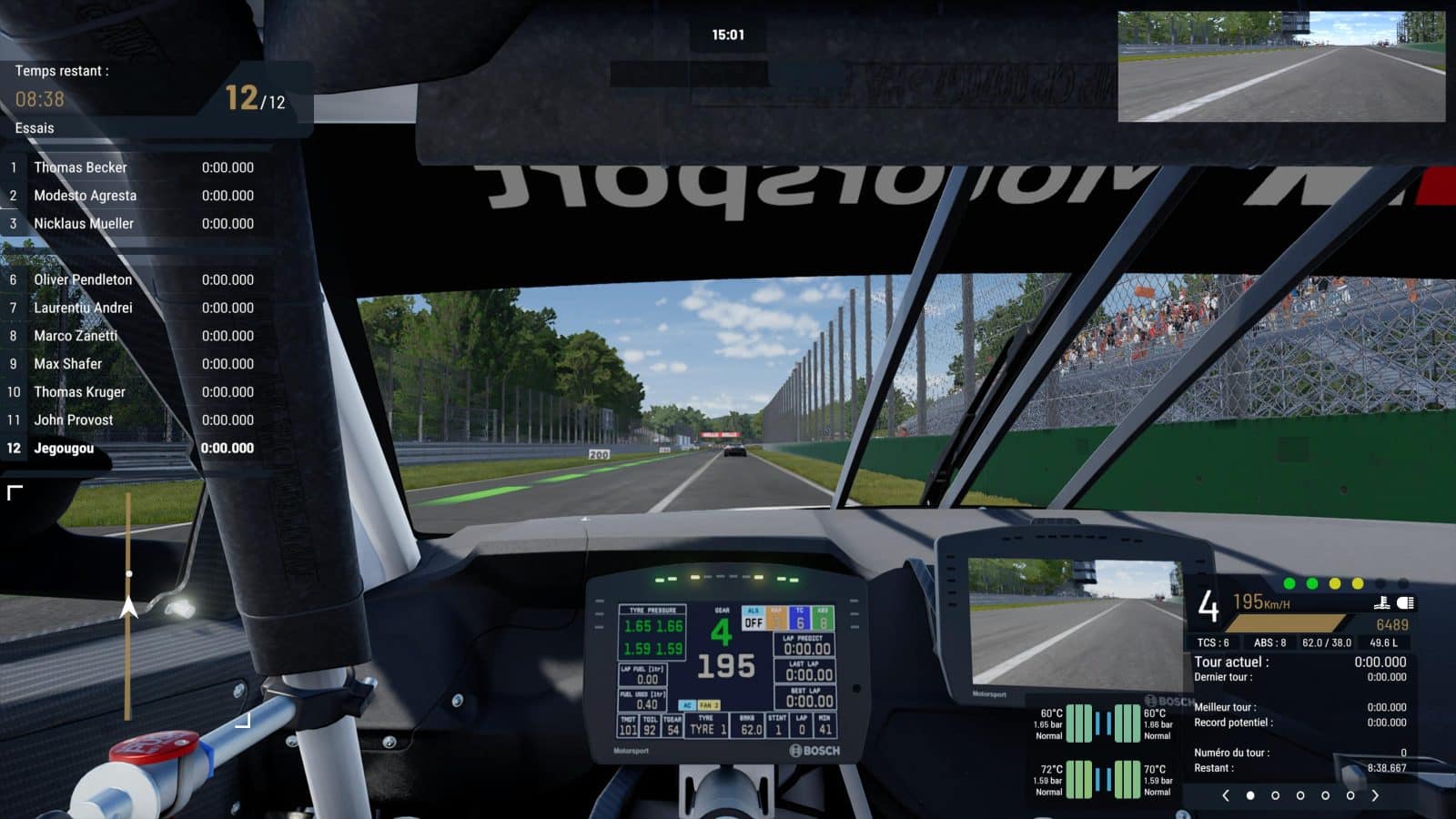Image resolution: width=1456 pixels, height=819 pixels.
Task: Switch to the Essais session tab
Action: pos(33,128)
